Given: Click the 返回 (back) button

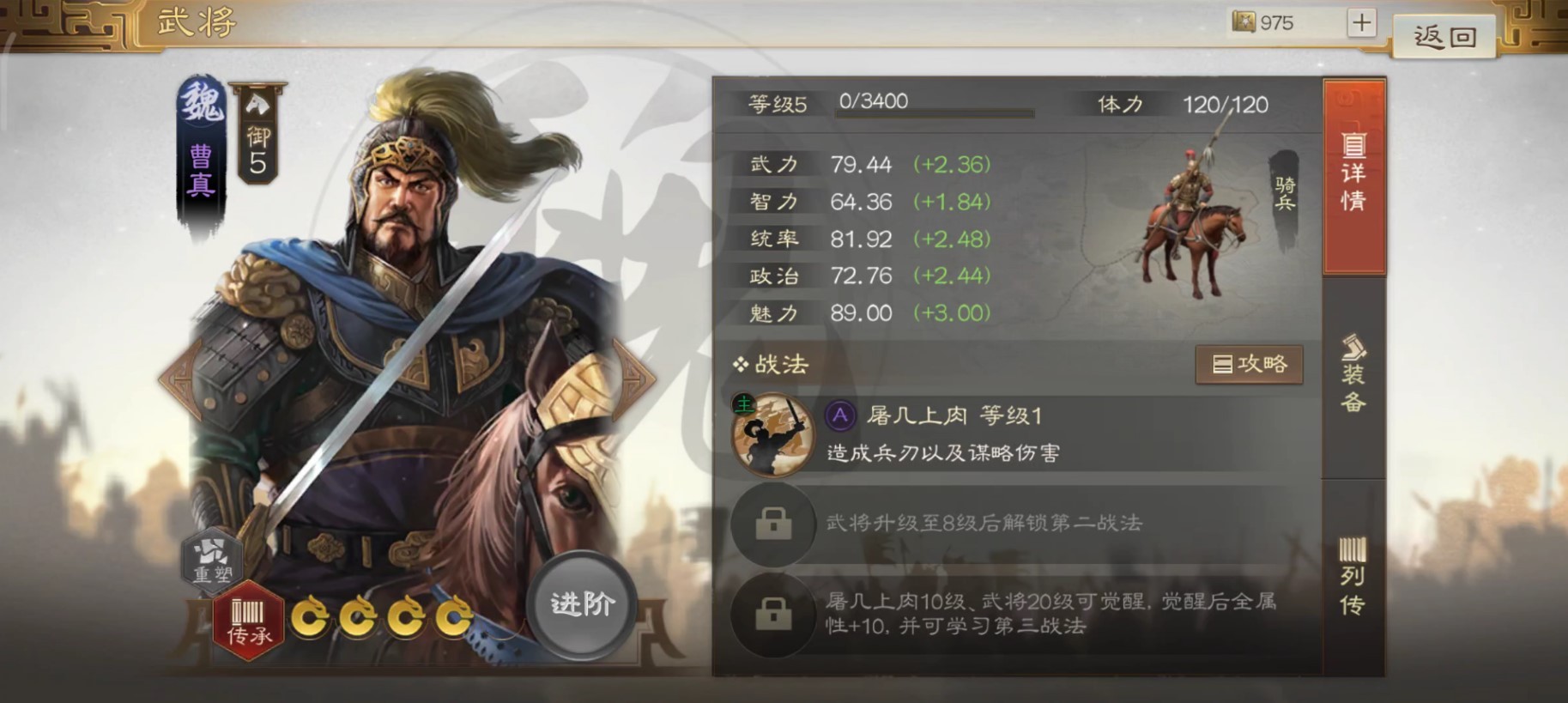Looking at the screenshot, I should (1444, 36).
